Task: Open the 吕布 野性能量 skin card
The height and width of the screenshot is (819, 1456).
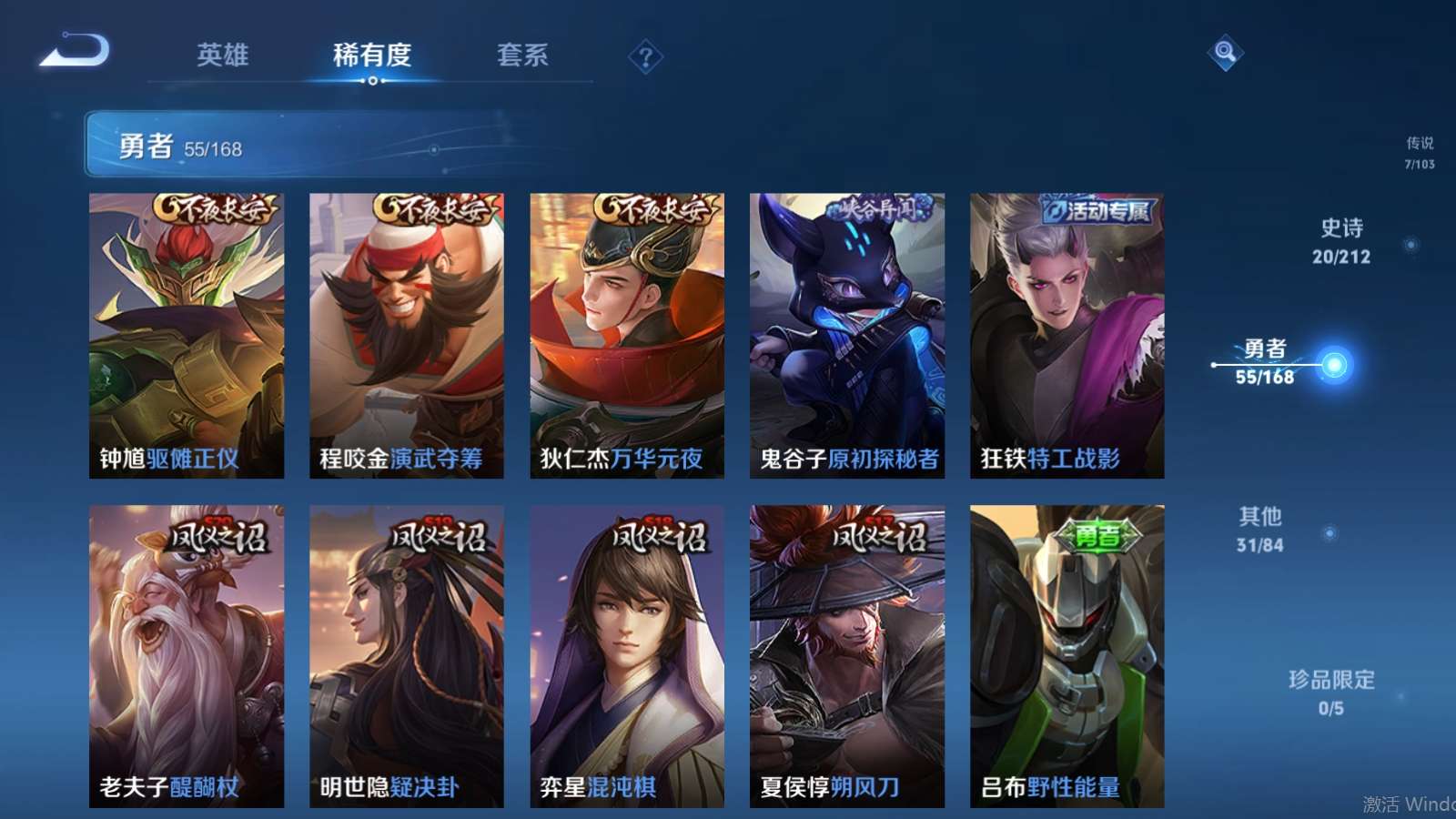Action: 1067,655
